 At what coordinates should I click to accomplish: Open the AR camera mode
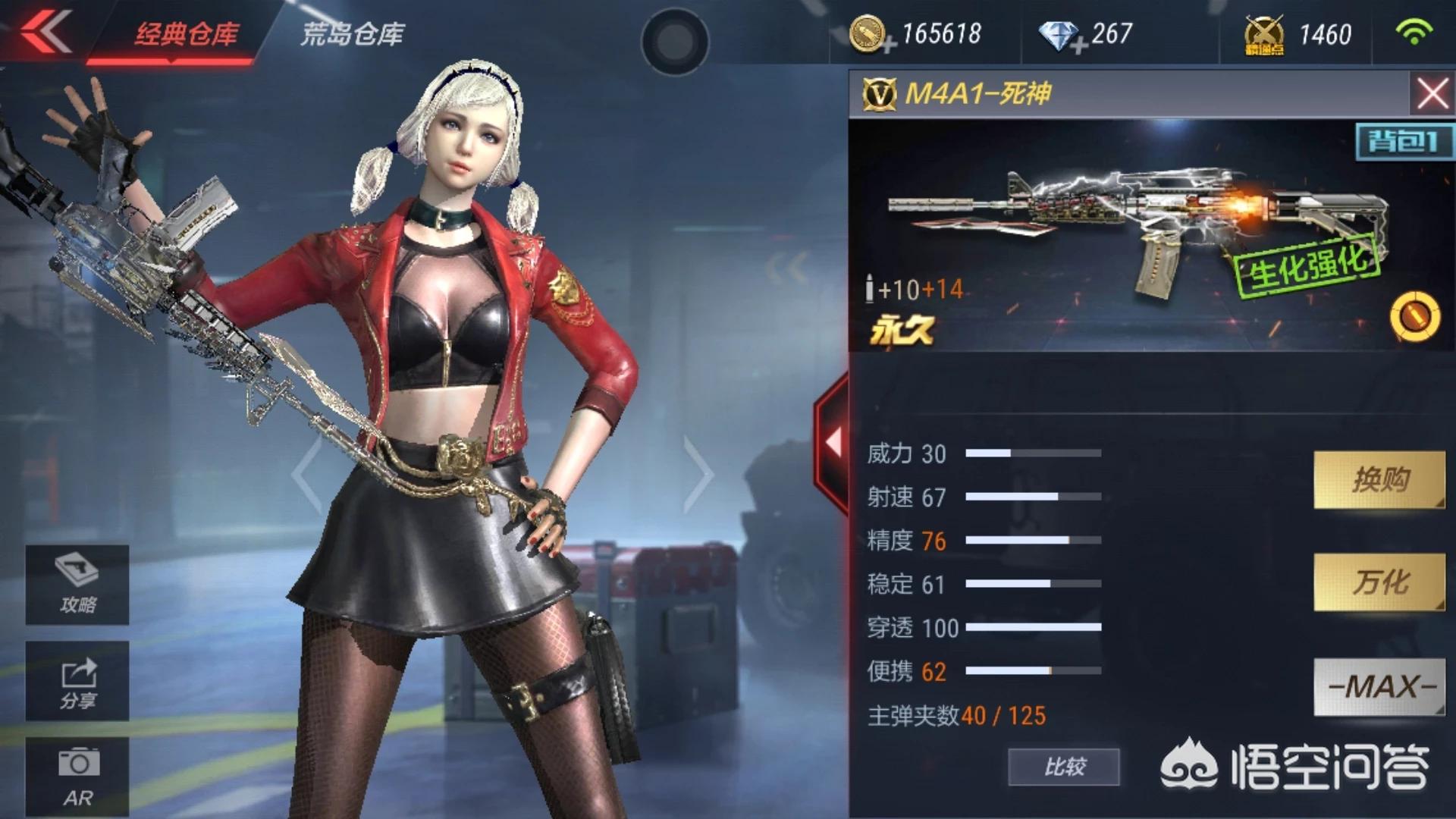click(x=77, y=777)
